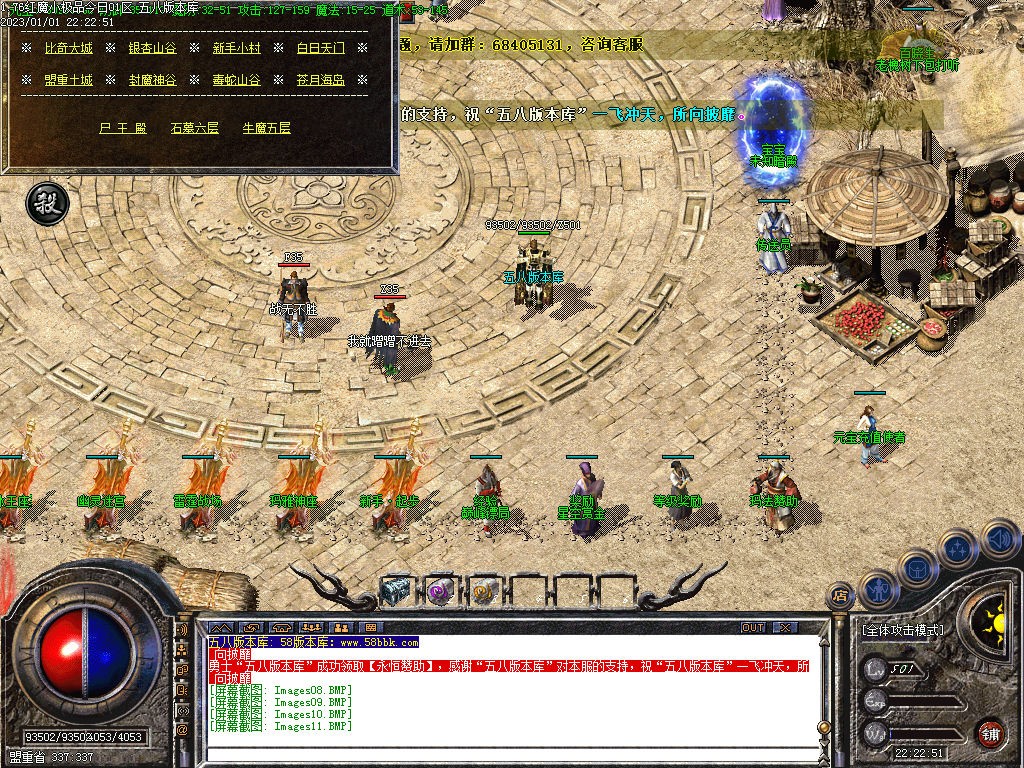Open the skills icon with four stars
1024x768 pixels.
click(x=957, y=548)
